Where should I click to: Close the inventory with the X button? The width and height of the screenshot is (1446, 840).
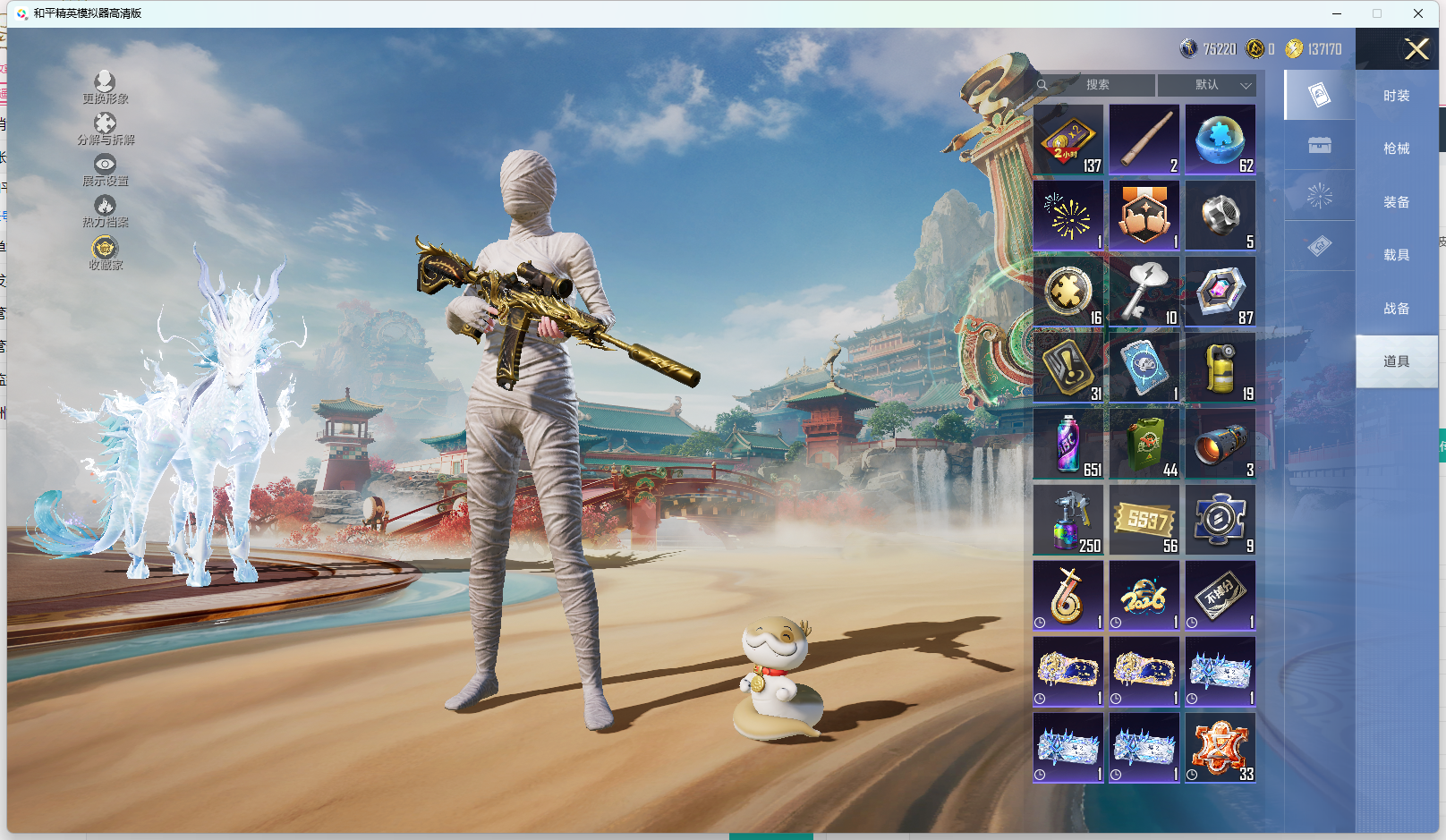point(1416,49)
